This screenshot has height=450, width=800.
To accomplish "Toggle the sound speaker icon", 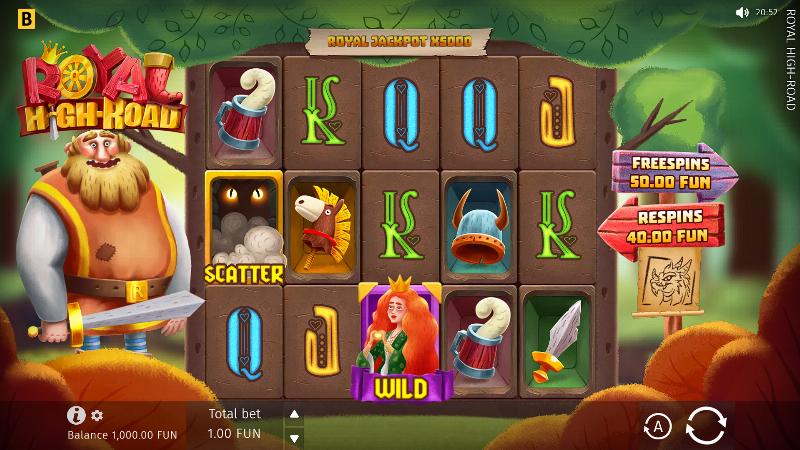I will click(742, 13).
